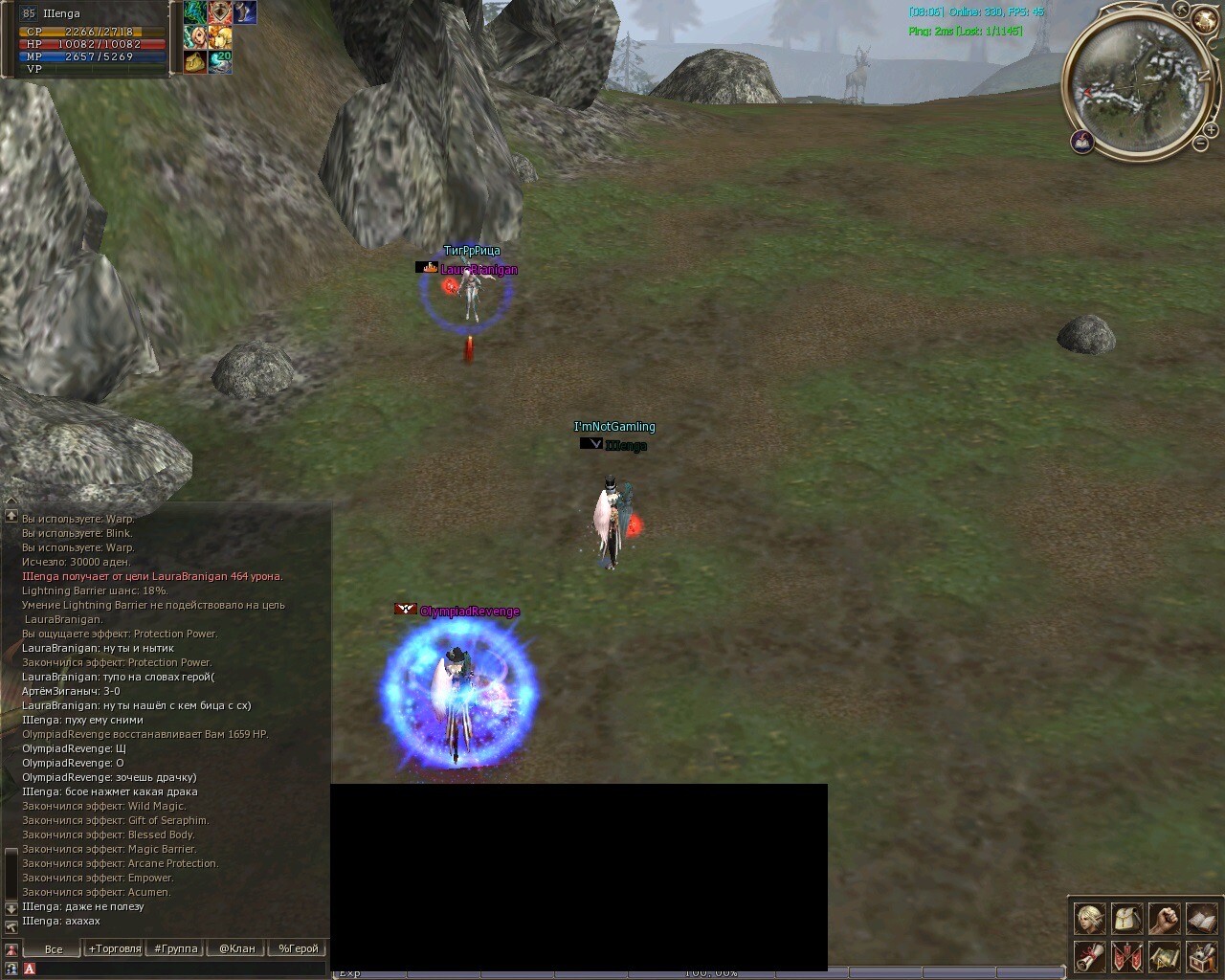Open the quest scroll icon
This screenshot has width=1225, height=980.
[1089, 956]
